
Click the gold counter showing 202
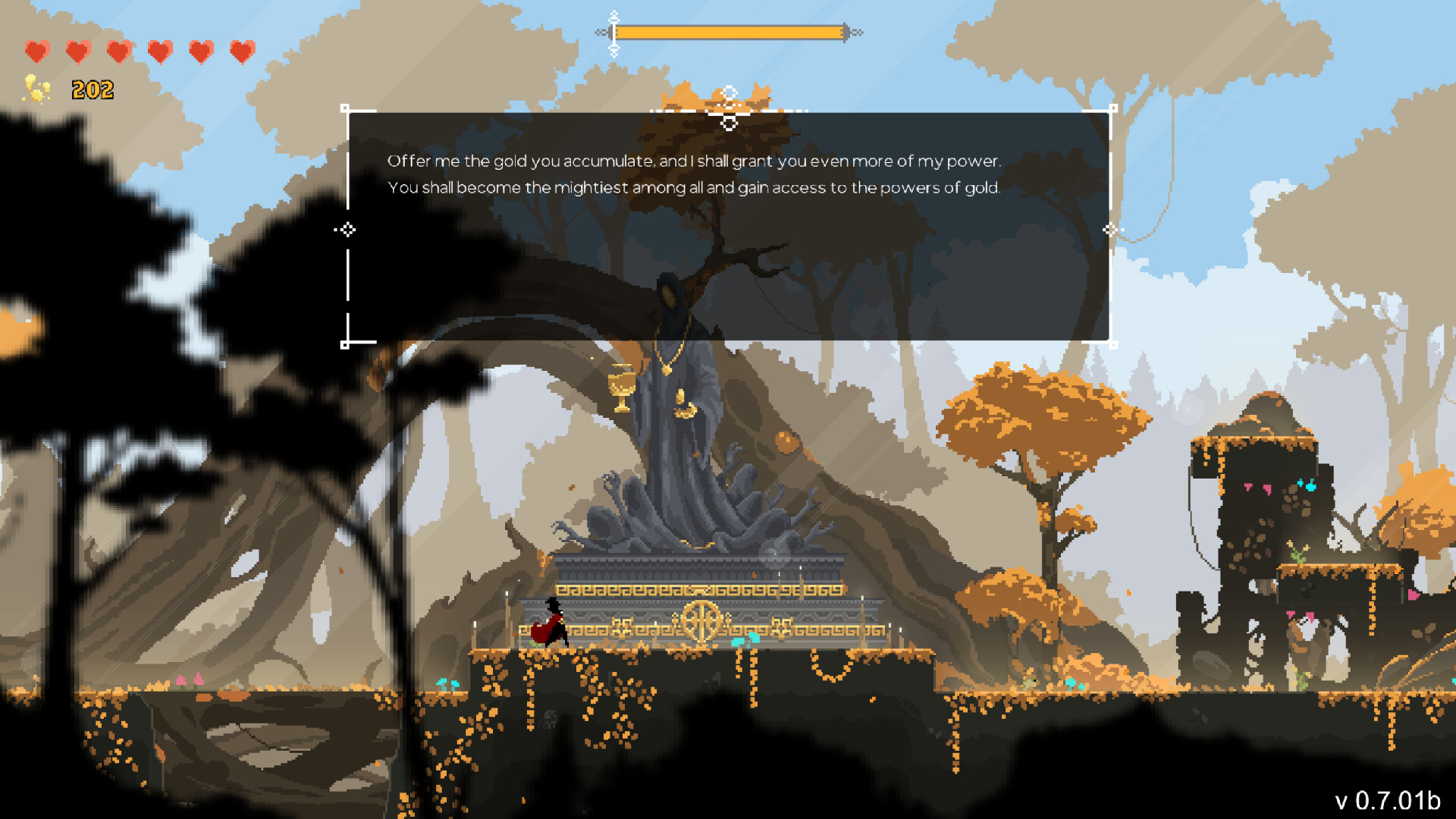pos(93,89)
